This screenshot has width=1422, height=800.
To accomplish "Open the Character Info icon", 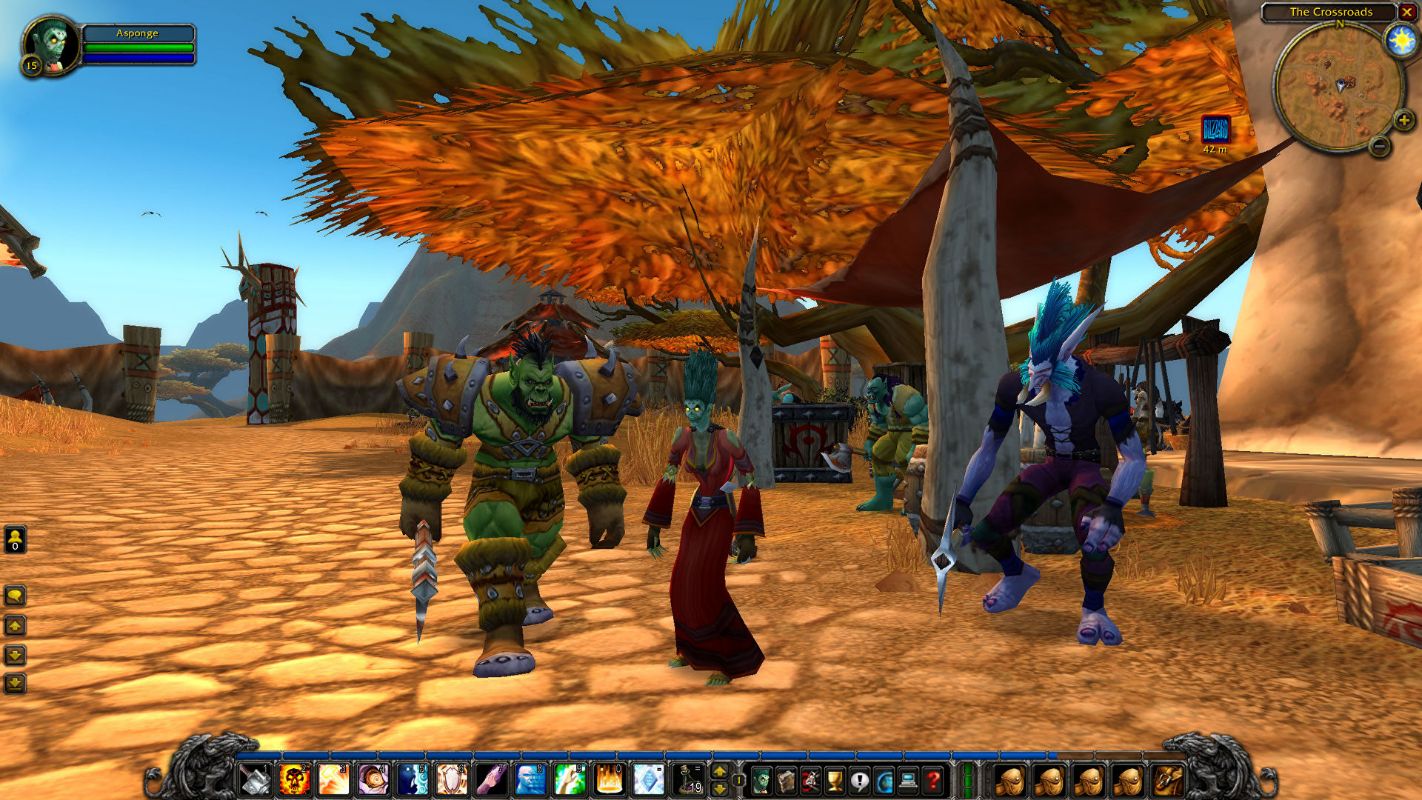I will pyautogui.click(x=764, y=780).
